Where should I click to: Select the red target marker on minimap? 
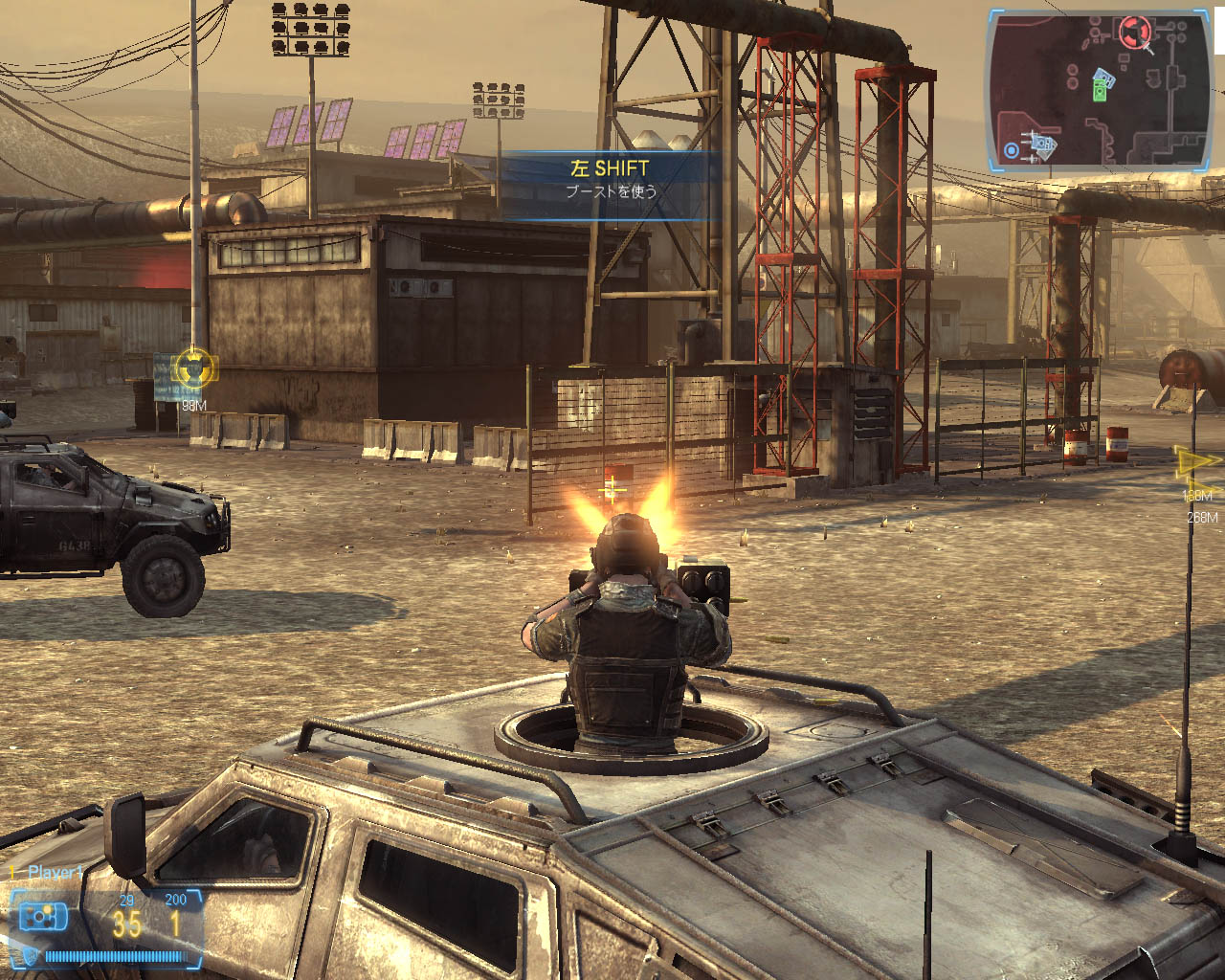pyautogui.click(x=1135, y=31)
